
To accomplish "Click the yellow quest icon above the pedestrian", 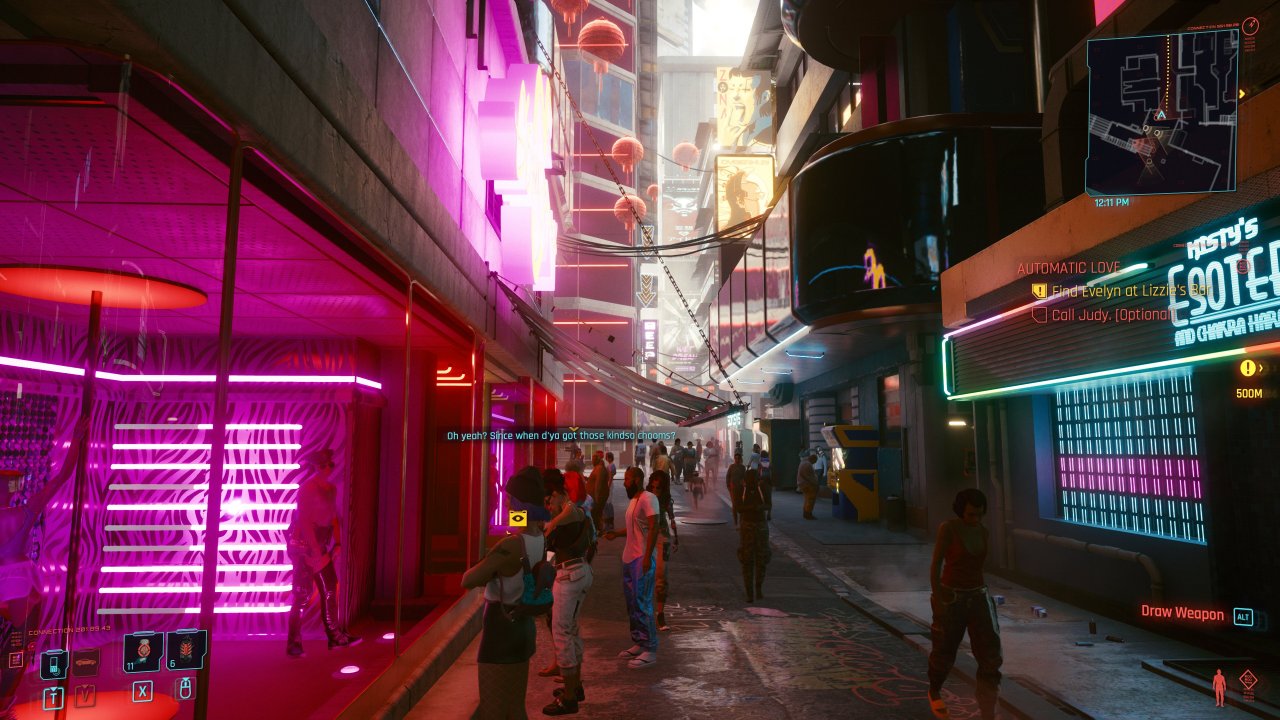I will click(x=518, y=518).
